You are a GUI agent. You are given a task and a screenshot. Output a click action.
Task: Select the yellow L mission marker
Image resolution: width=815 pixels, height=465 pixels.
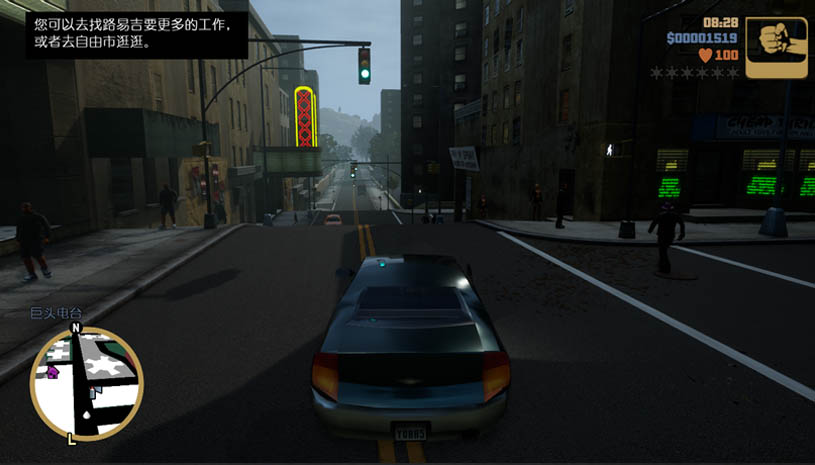click(x=71, y=438)
